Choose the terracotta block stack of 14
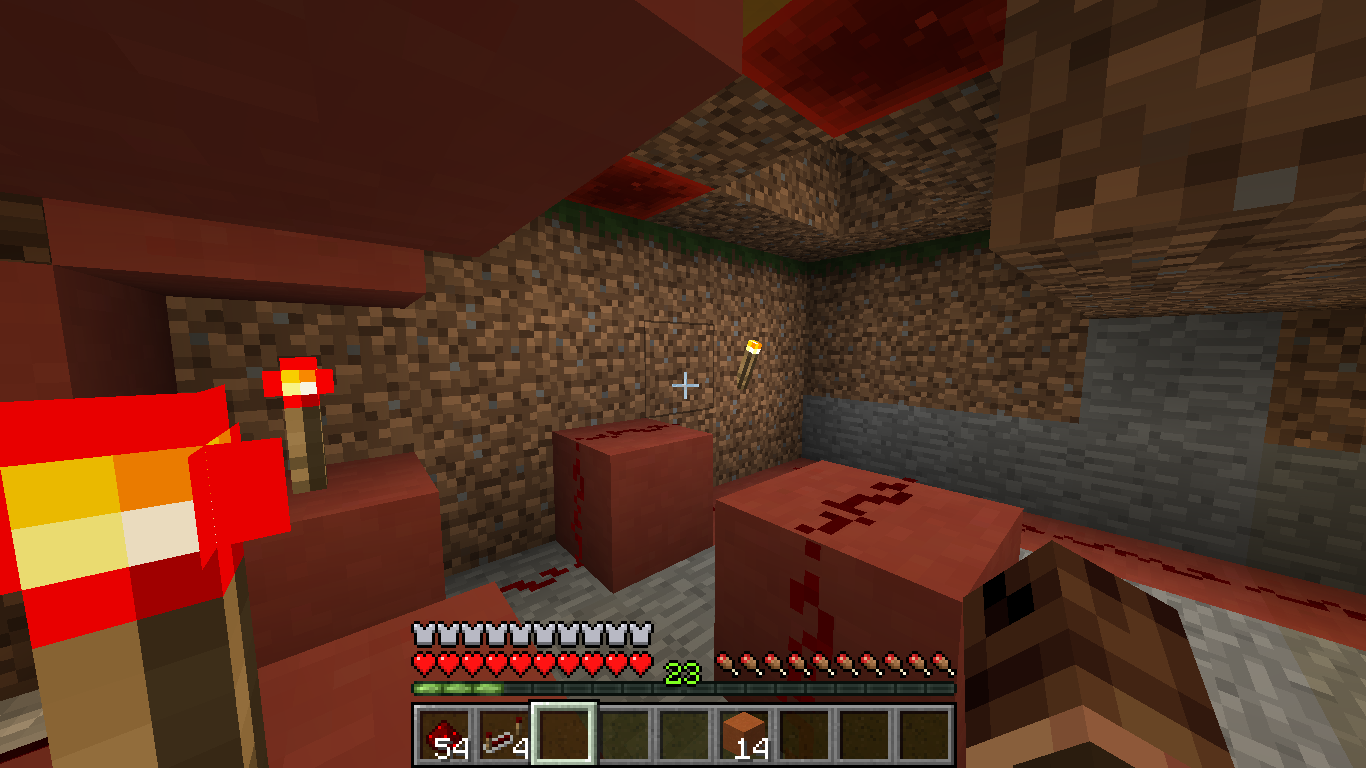The image size is (1366, 768). coord(744,735)
